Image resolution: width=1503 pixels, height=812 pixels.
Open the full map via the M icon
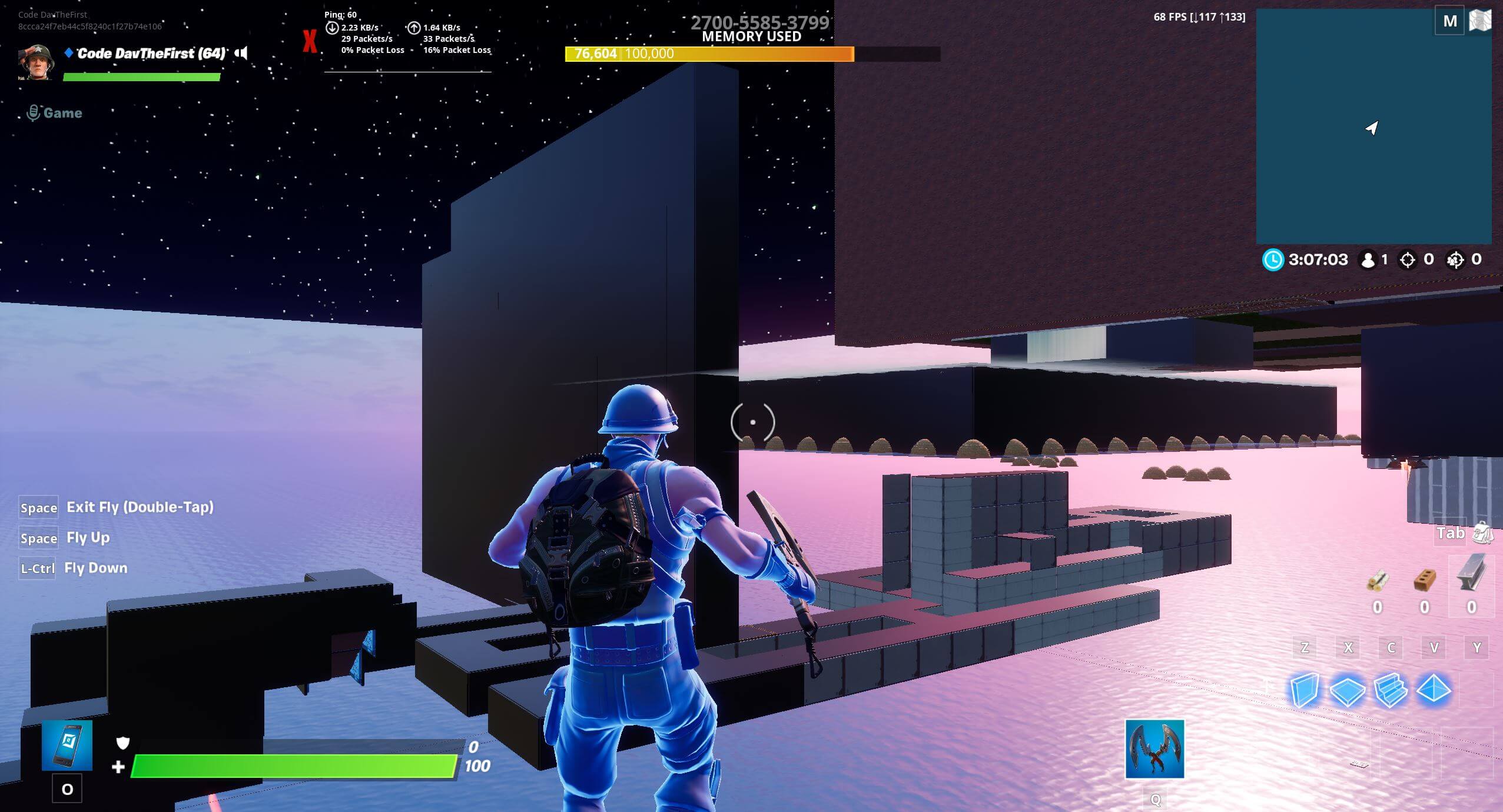pyautogui.click(x=1450, y=19)
